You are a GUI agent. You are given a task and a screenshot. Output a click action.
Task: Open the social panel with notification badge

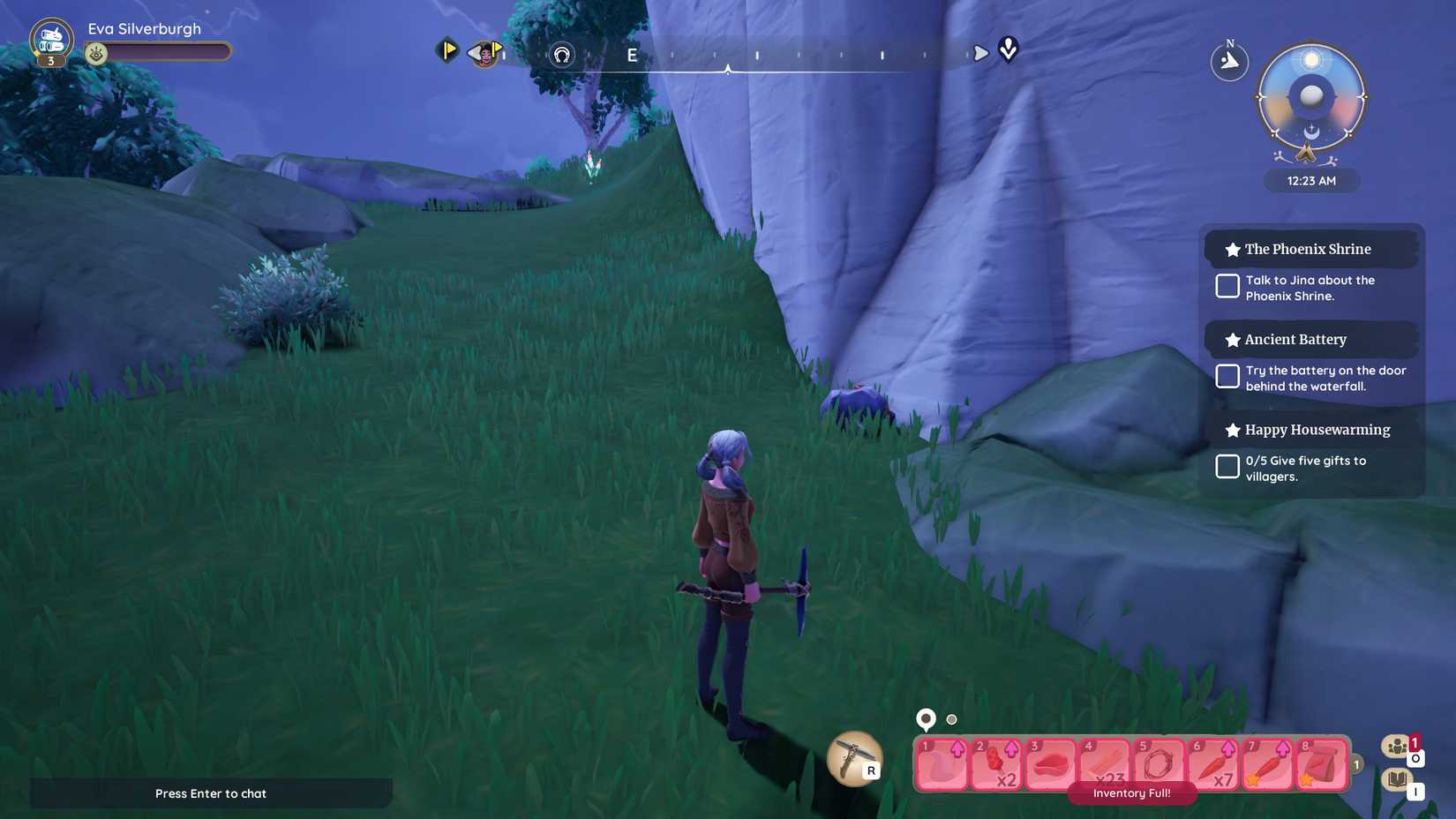click(1396, 746)
